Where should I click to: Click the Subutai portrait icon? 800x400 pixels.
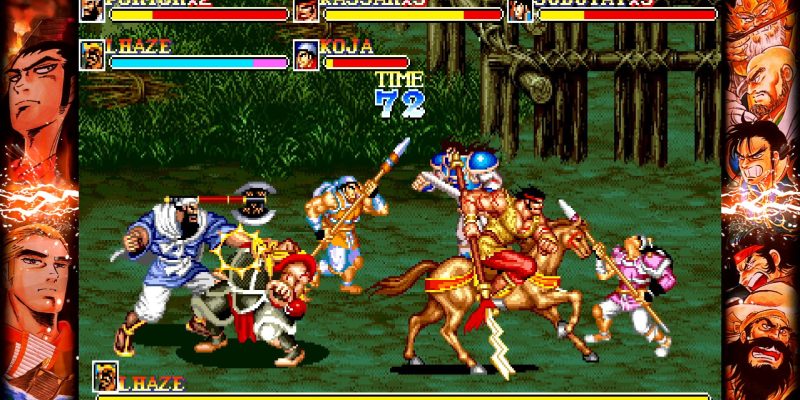tap(520, 10)
